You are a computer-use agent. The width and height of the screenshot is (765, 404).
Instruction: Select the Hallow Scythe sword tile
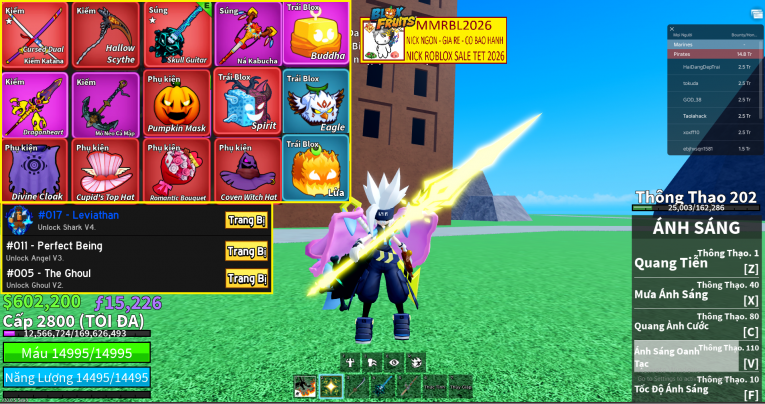[x=105, y=35]
